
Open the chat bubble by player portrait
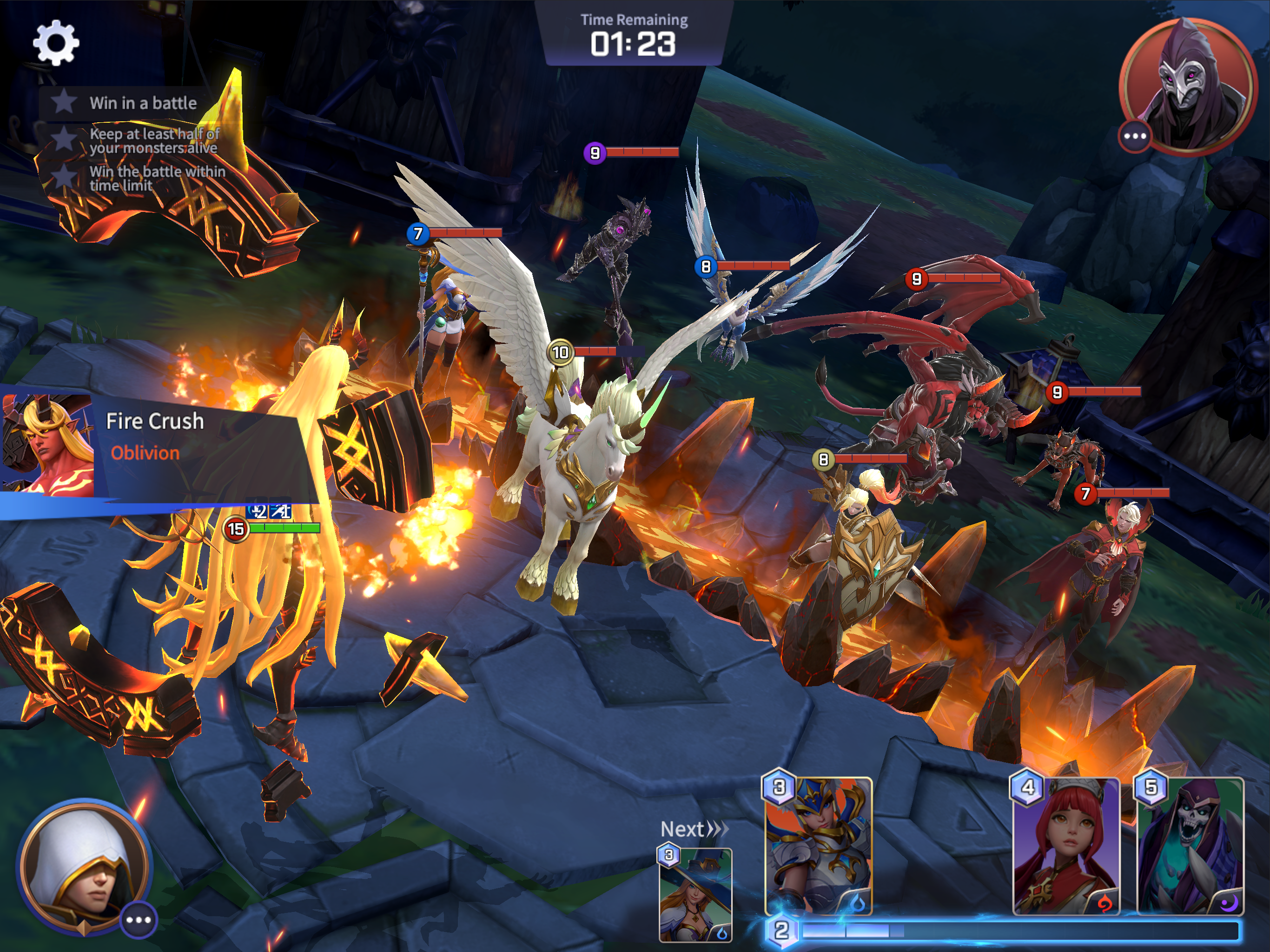click(x=139, y=920)
